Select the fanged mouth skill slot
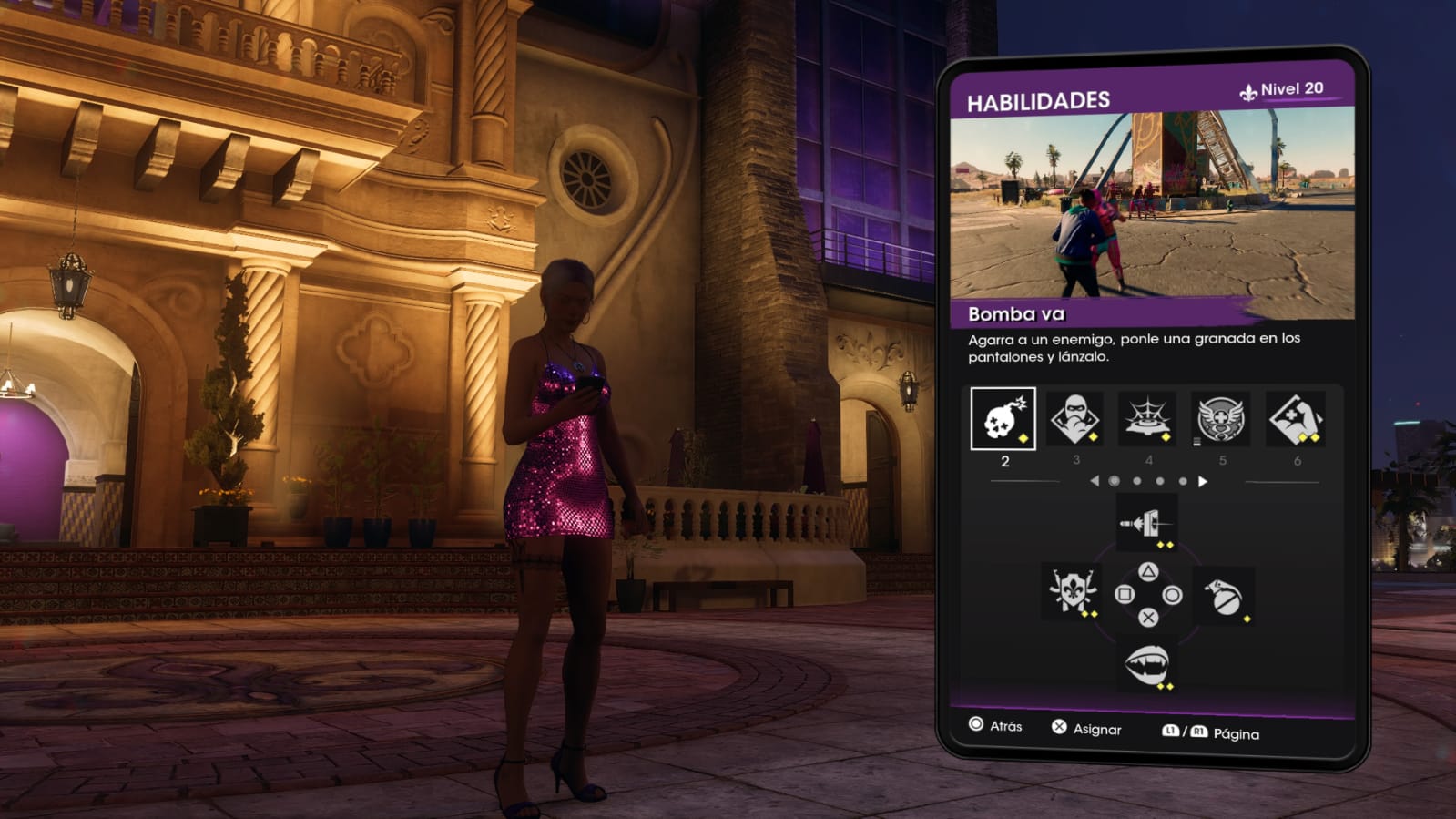The image size is (1456, 819). pyautogui.click(x=1146, y=664)
